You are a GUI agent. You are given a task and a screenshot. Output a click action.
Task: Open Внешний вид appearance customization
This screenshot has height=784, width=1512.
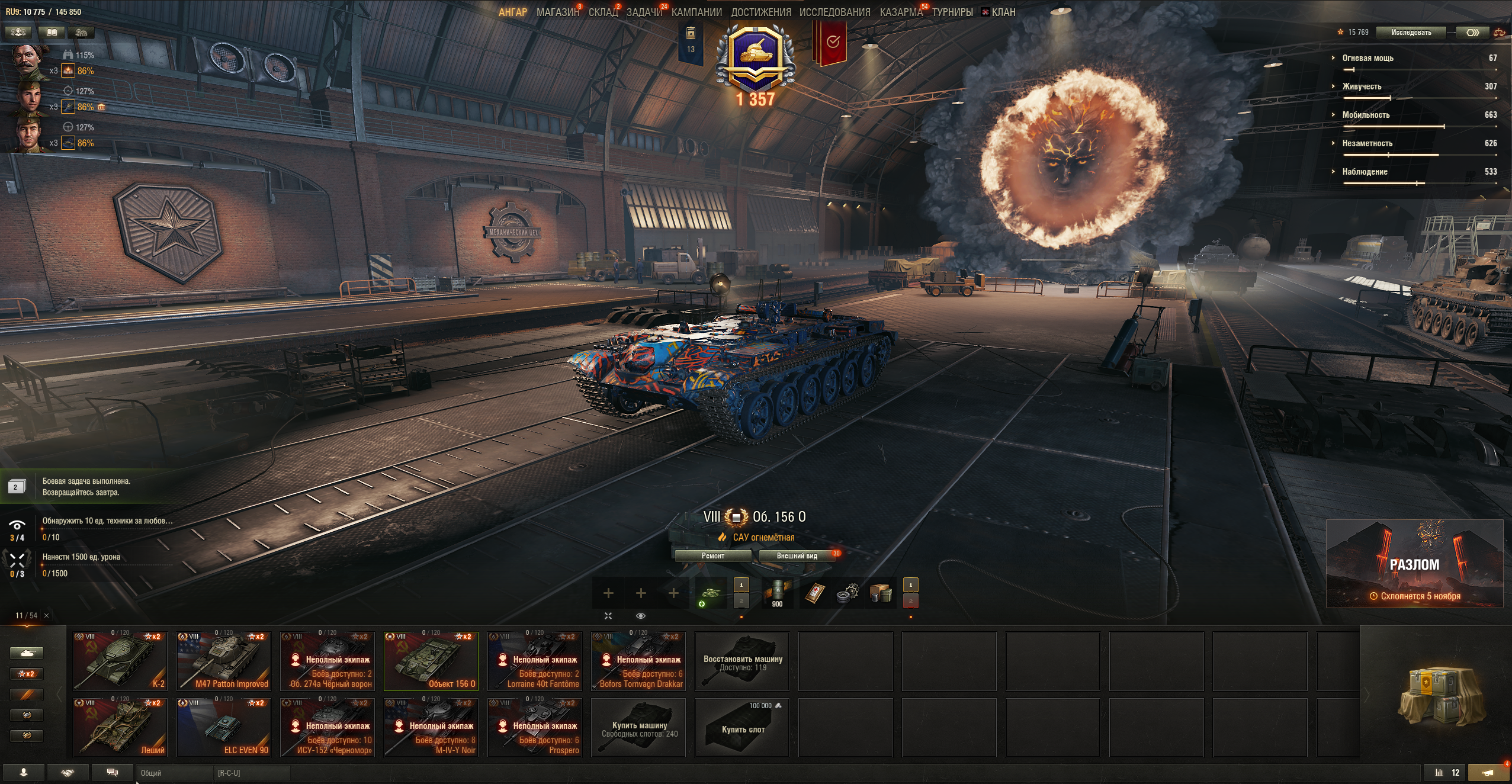(x=797, y=556)
